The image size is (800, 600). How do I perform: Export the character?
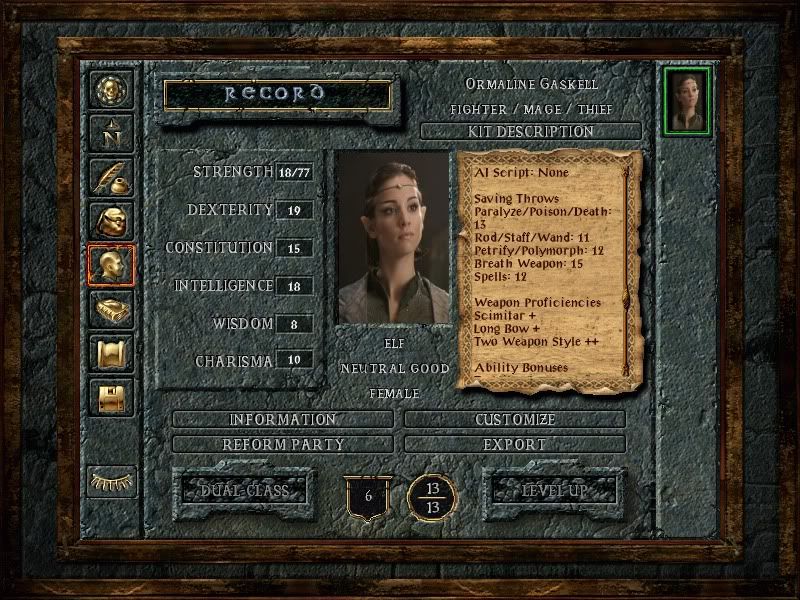[x=515, y=443]
